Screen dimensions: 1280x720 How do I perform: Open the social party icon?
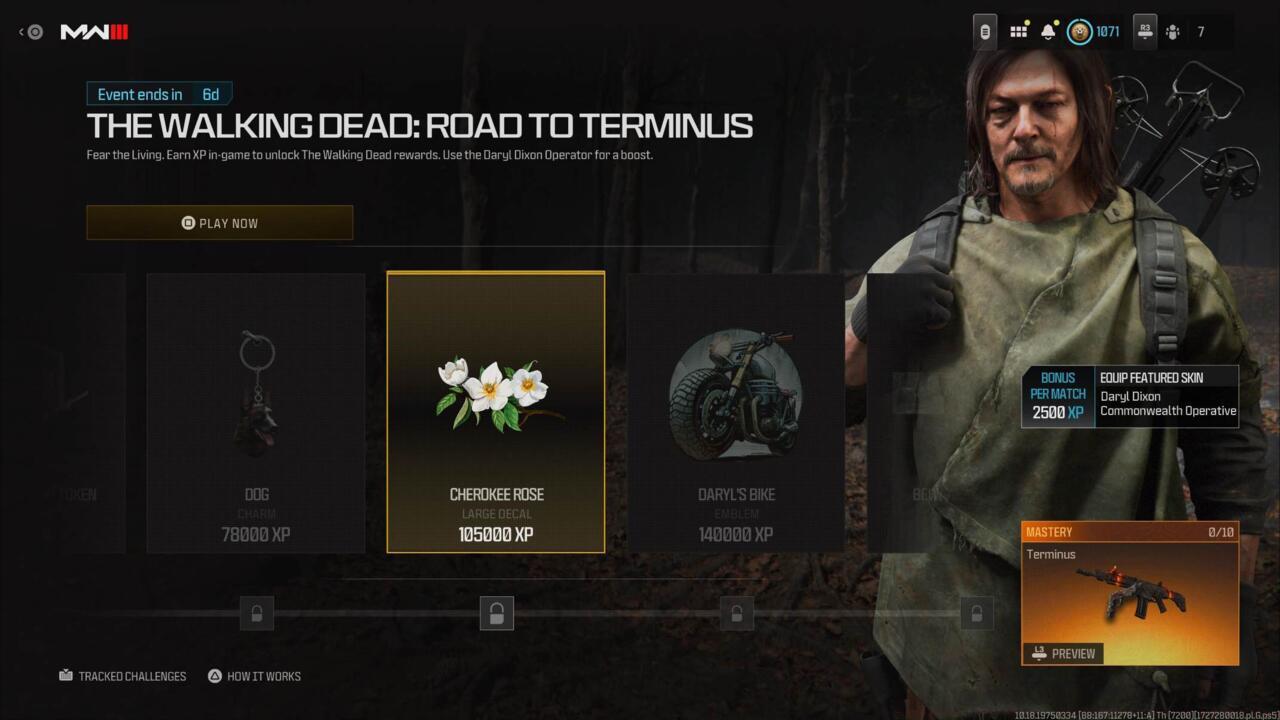1172,32
